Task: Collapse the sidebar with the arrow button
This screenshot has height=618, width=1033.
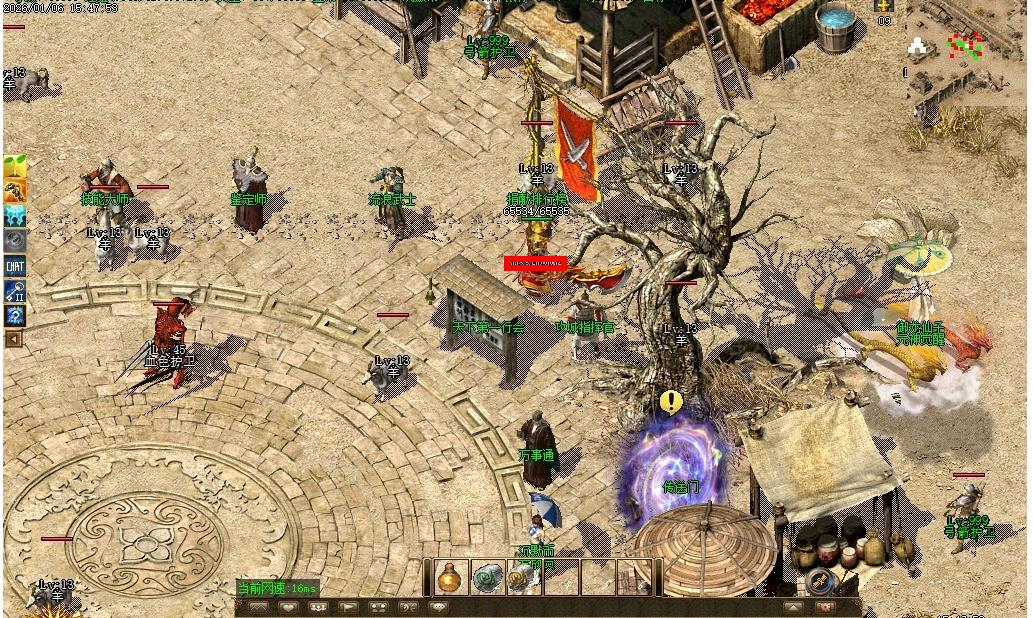Action: point(13,339)
